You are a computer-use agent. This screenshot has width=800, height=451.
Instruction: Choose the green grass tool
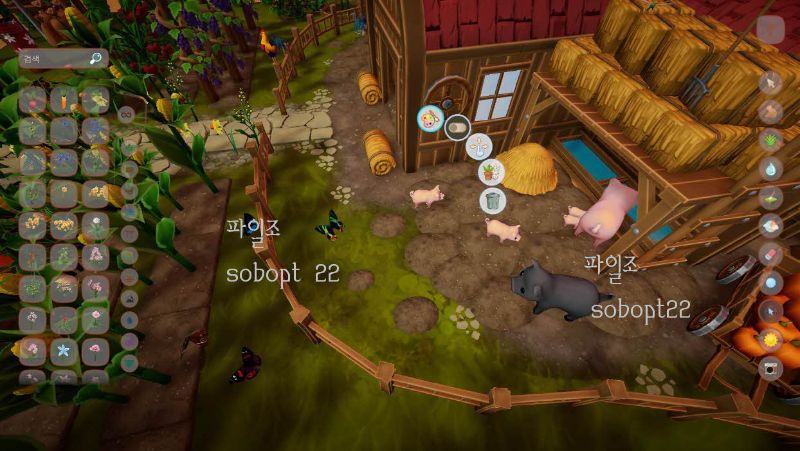click(771, 140)
